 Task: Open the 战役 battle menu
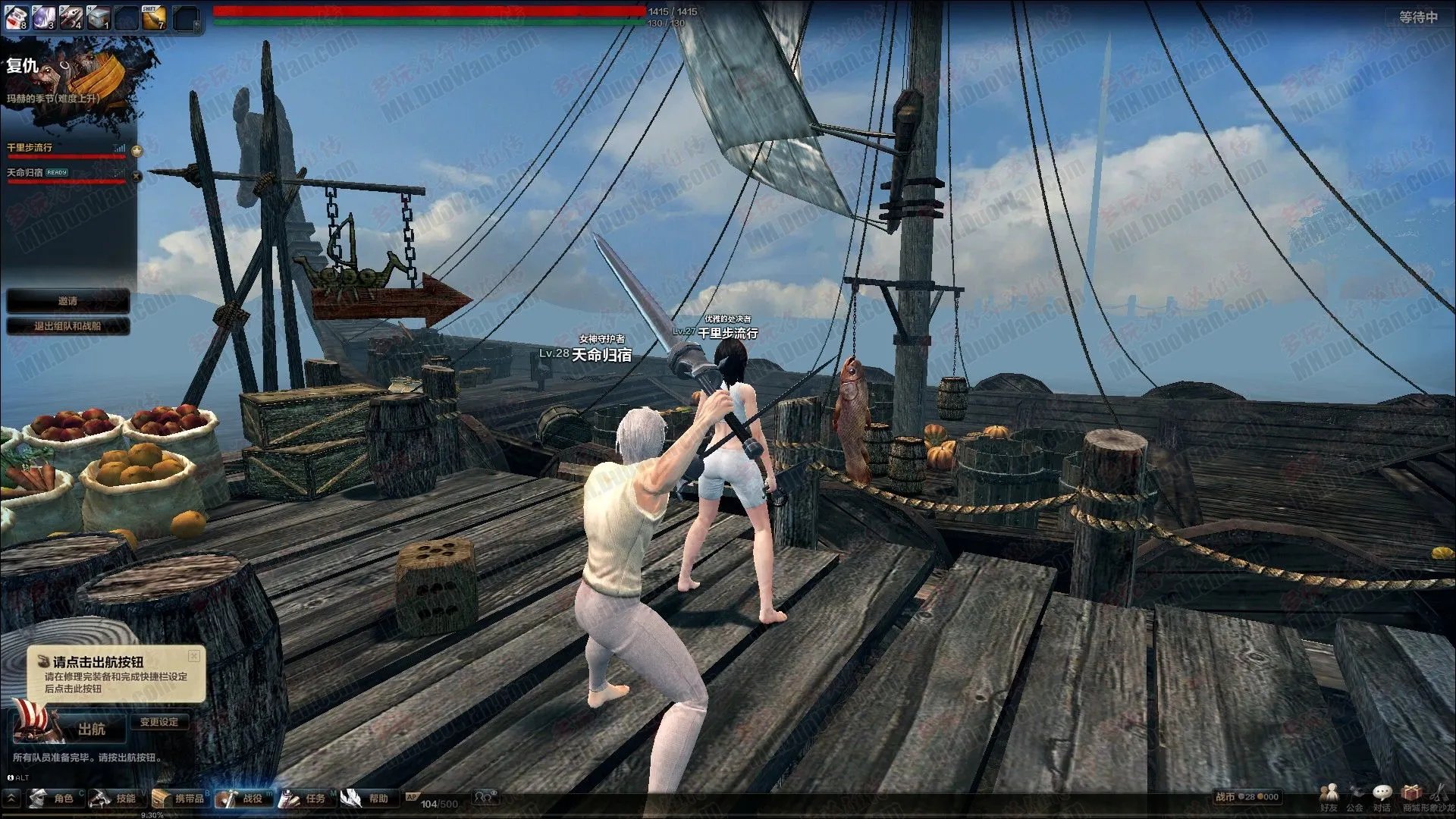pos(243,799)
